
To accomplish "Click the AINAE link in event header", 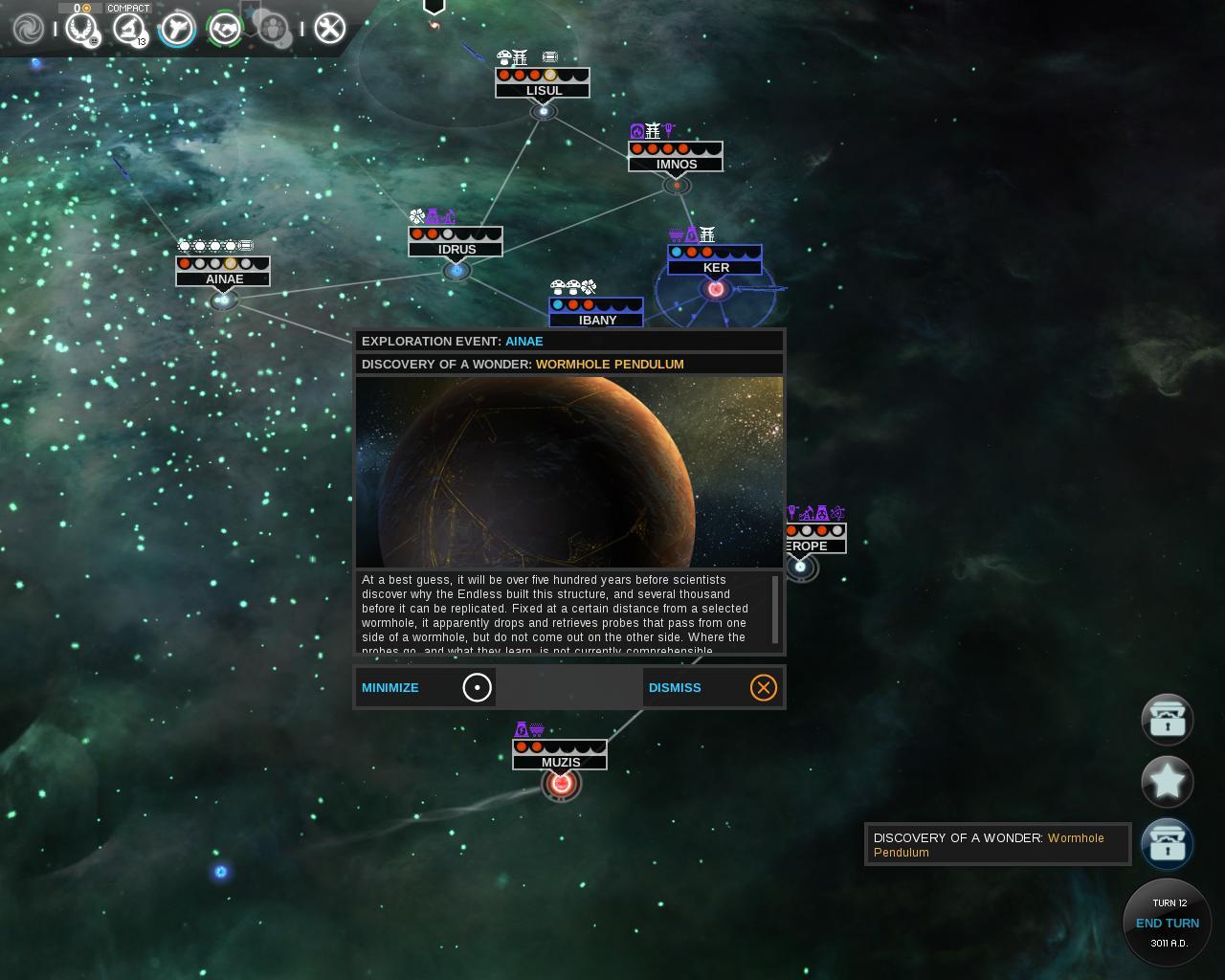I will click(x=523, y=341).
